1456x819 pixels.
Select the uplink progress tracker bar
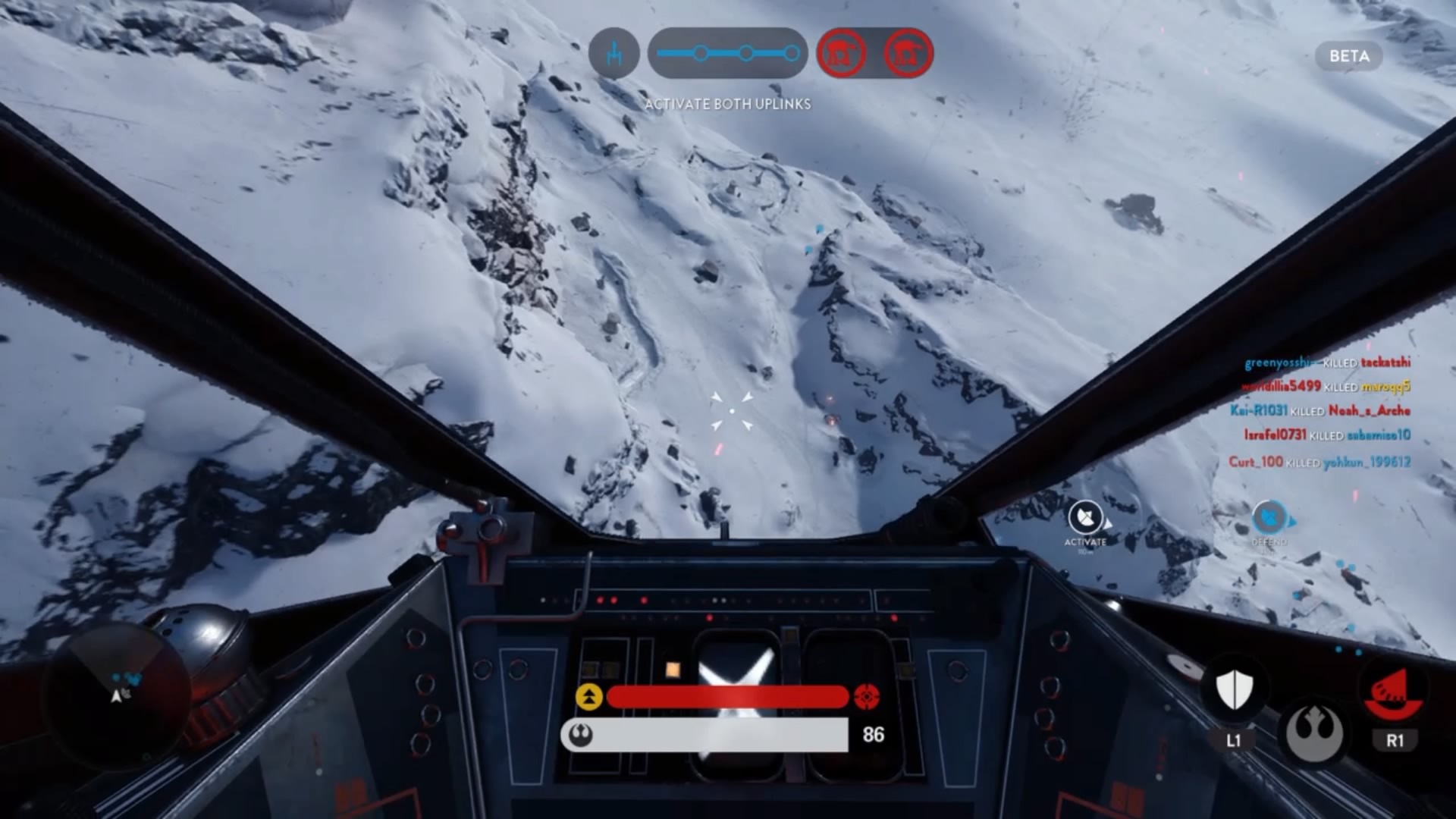(x=727, y=53)
